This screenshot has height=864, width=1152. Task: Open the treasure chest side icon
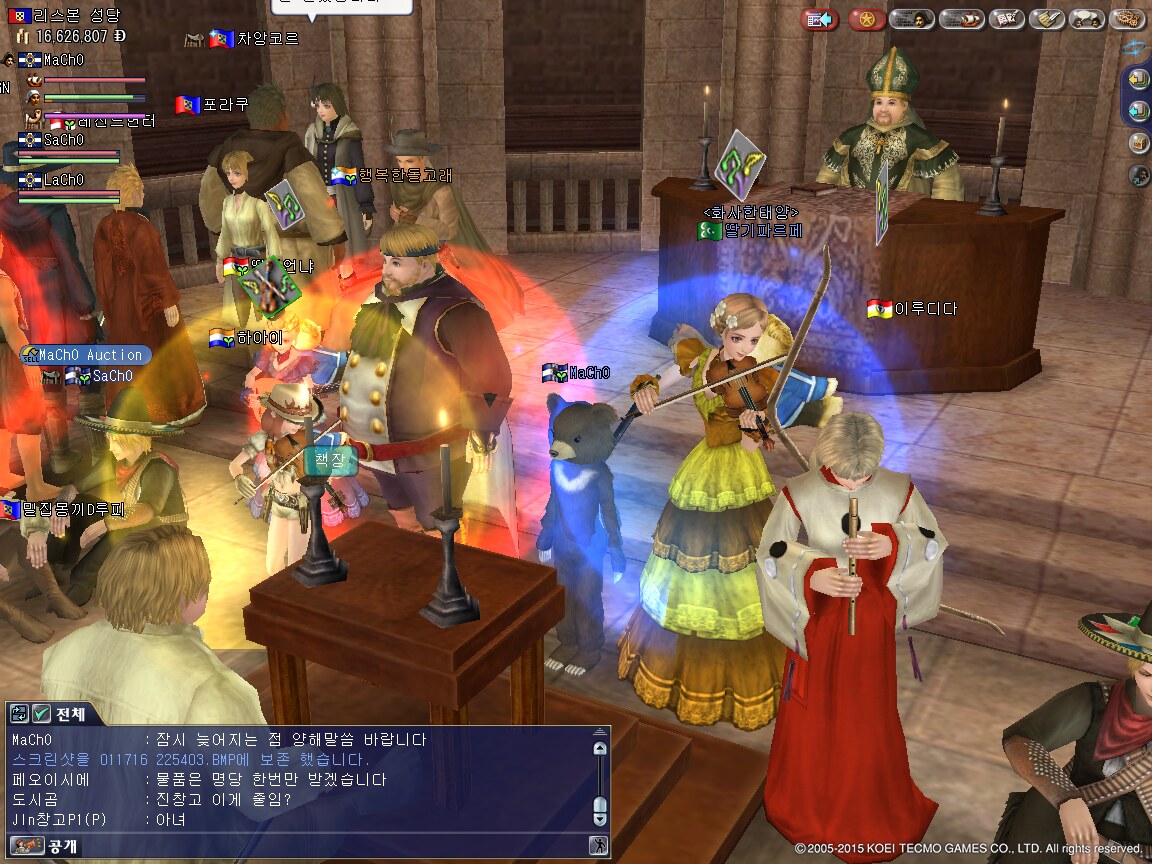pyautogui.click(x=1139, y=143)
